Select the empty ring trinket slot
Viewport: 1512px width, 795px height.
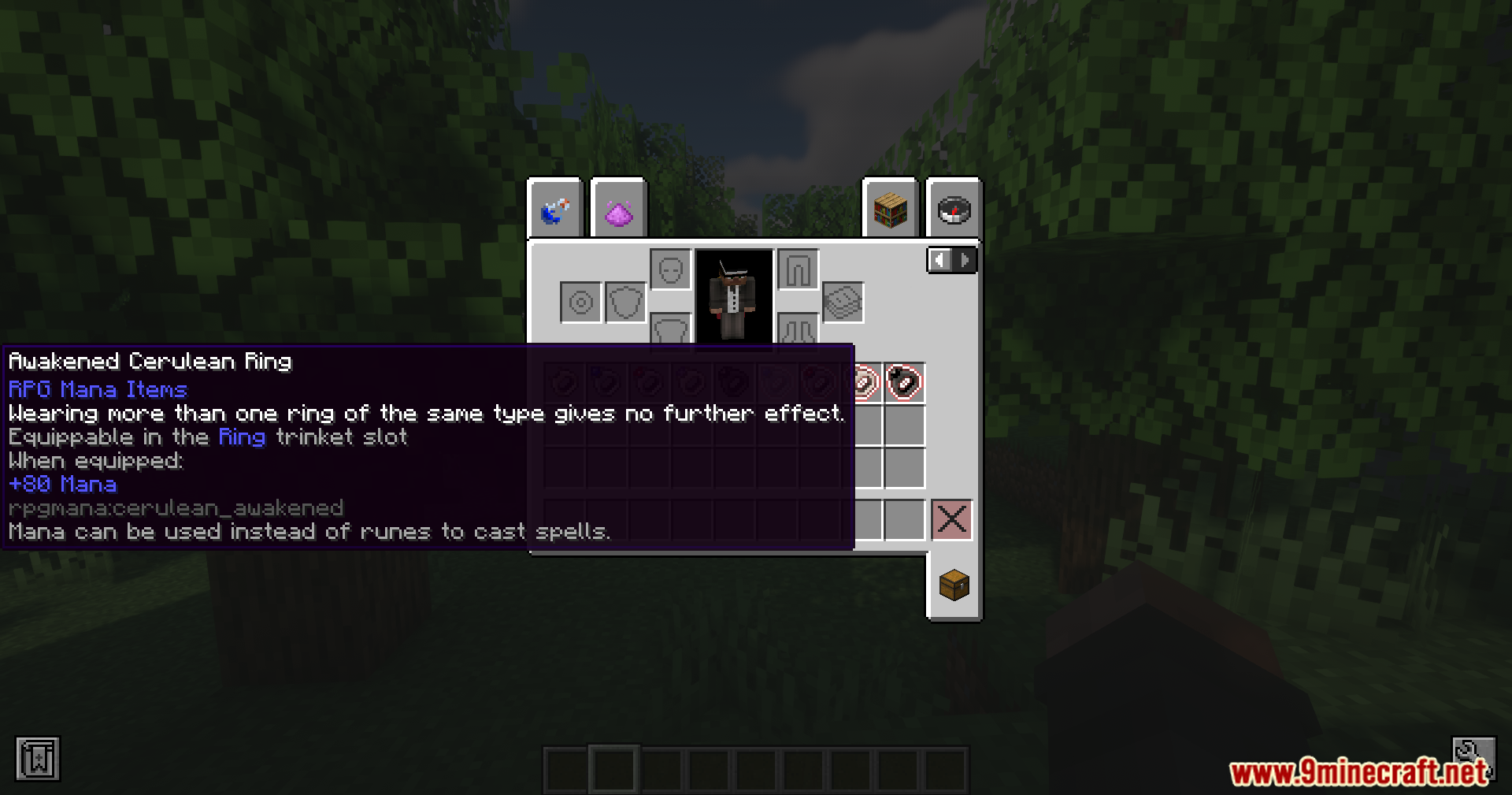click(581, 303)
